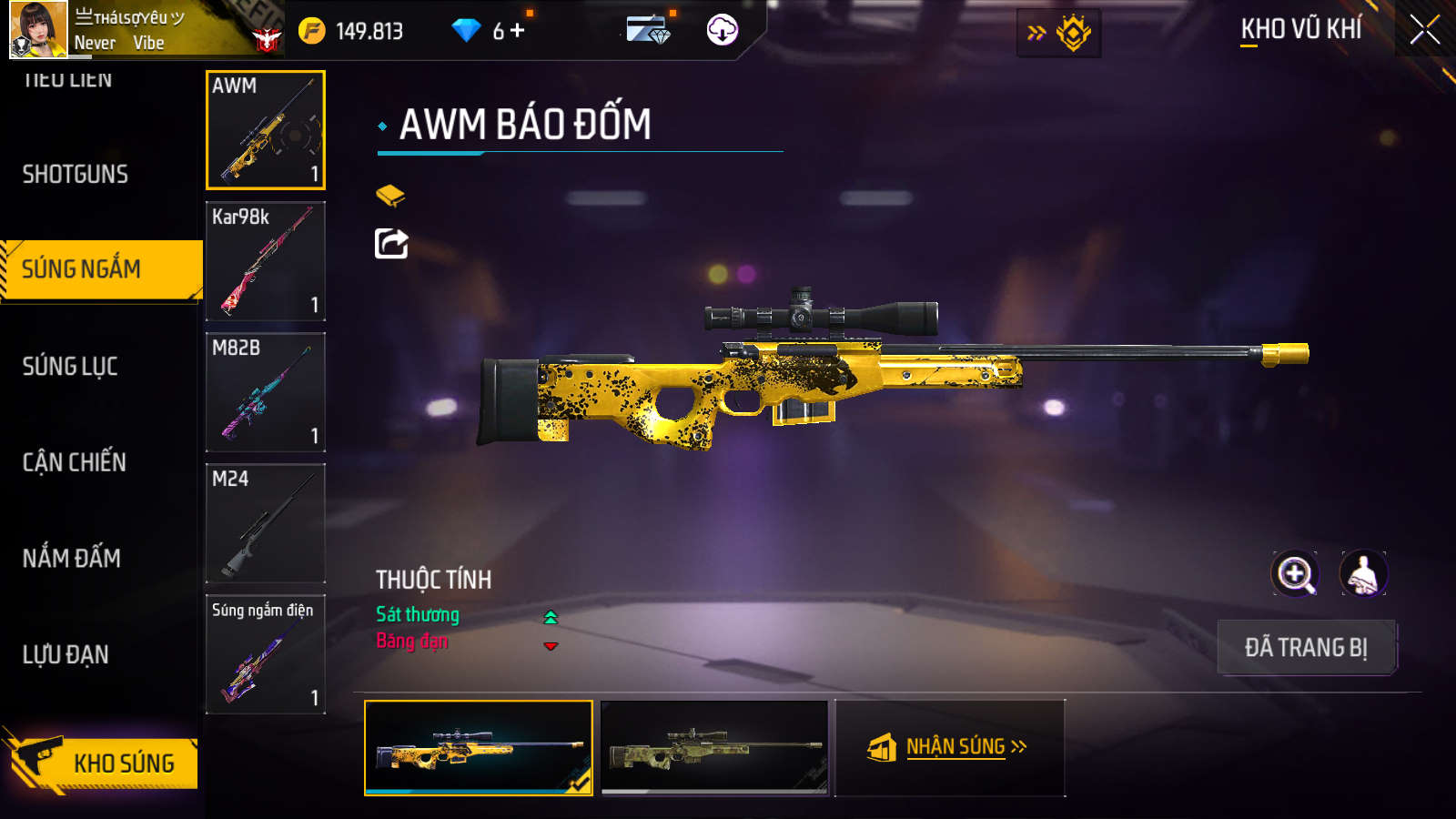
Task: Open the Nhận Súng link
Action: (x=950, y=747)
